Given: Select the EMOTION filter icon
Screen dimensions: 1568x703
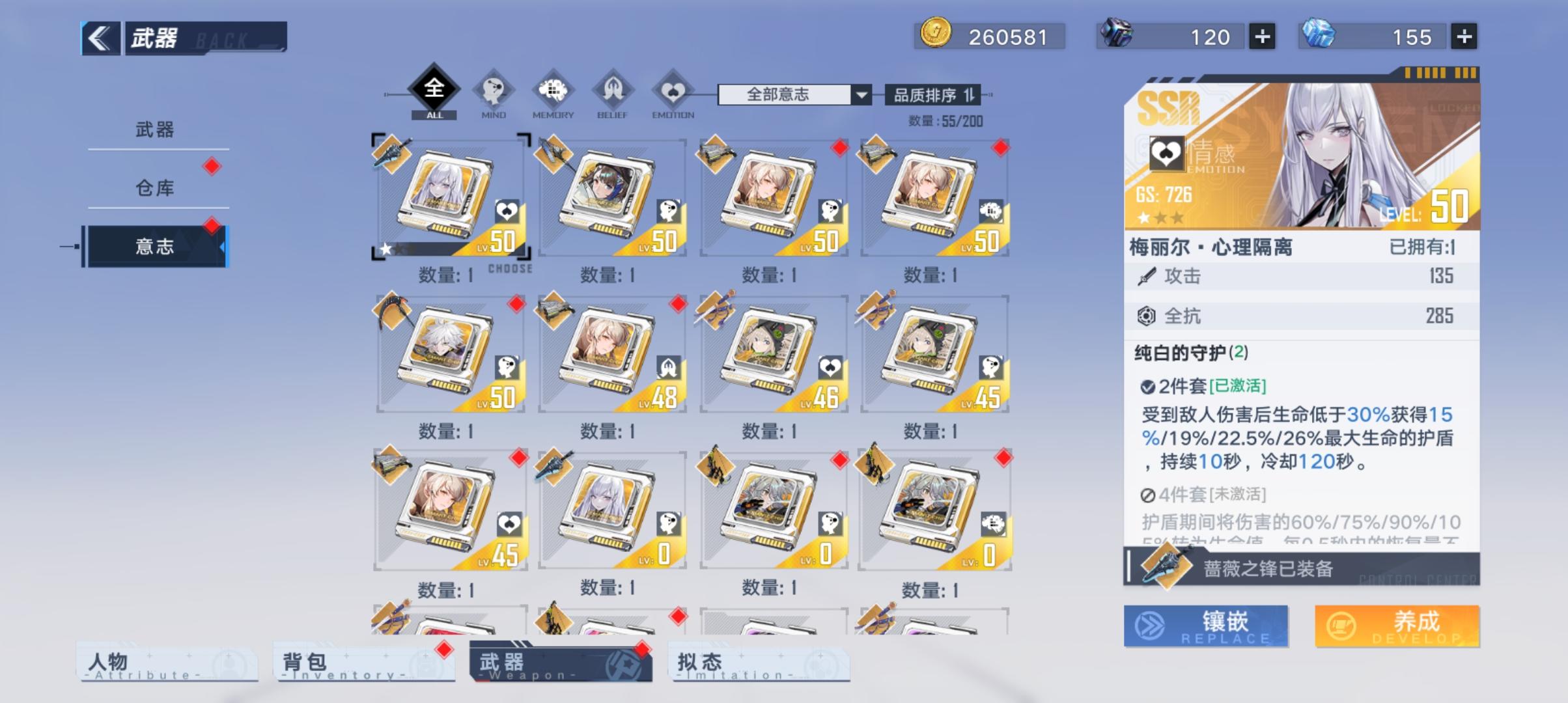Looking at the screenshot, I should 671,91.
